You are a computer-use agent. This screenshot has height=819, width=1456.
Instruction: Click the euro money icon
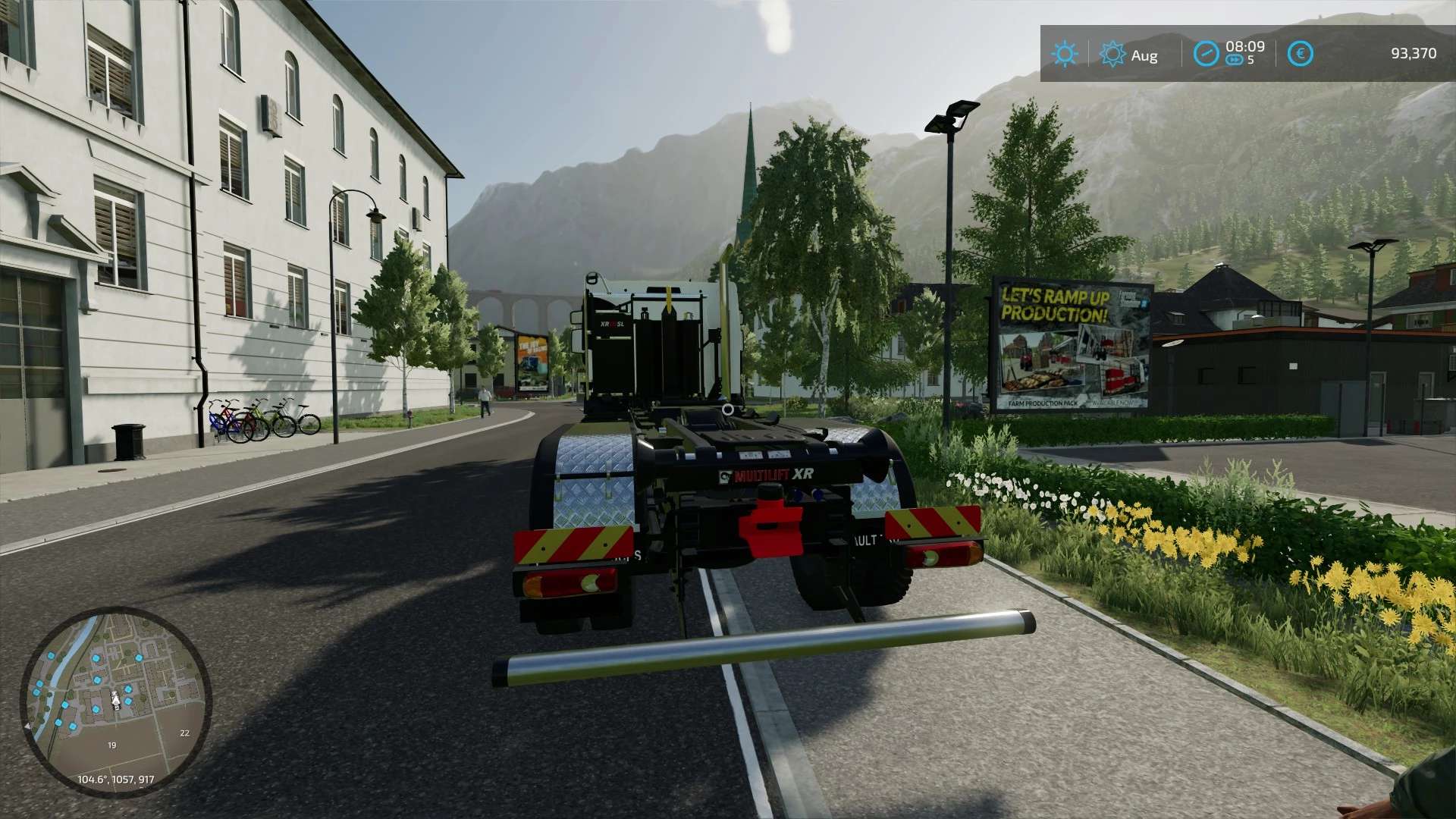pyautogui.click(x=1300, y=54)
